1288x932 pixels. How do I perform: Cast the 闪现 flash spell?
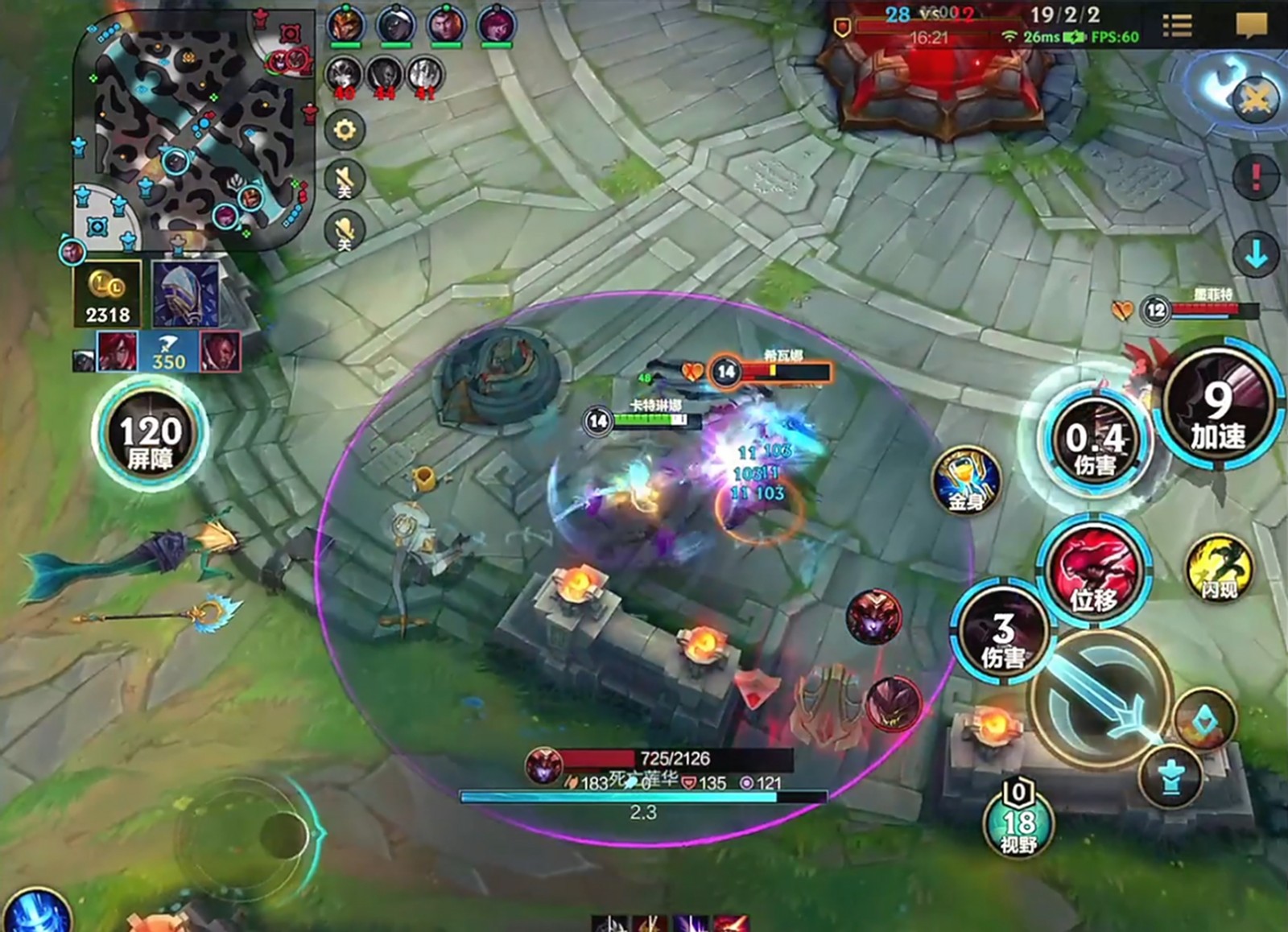tap(1219, 569)
